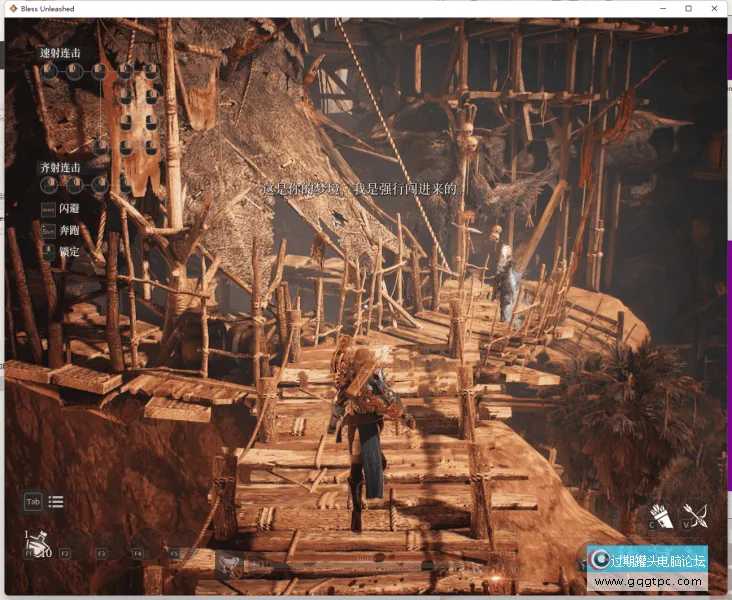
Task: Minimize the Bless Unleashed window
Action: tap(661, 8)
